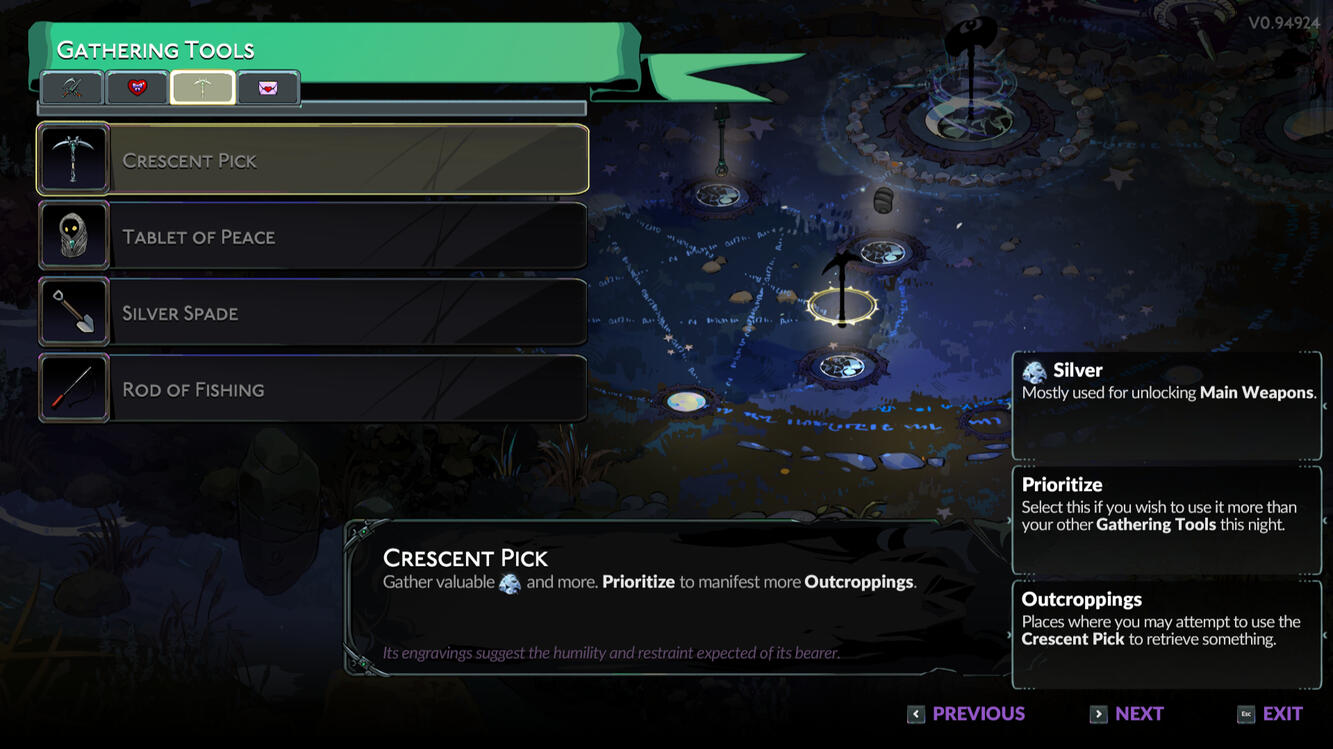Open the crossed weapons category tab icon

tap(70, 88)
